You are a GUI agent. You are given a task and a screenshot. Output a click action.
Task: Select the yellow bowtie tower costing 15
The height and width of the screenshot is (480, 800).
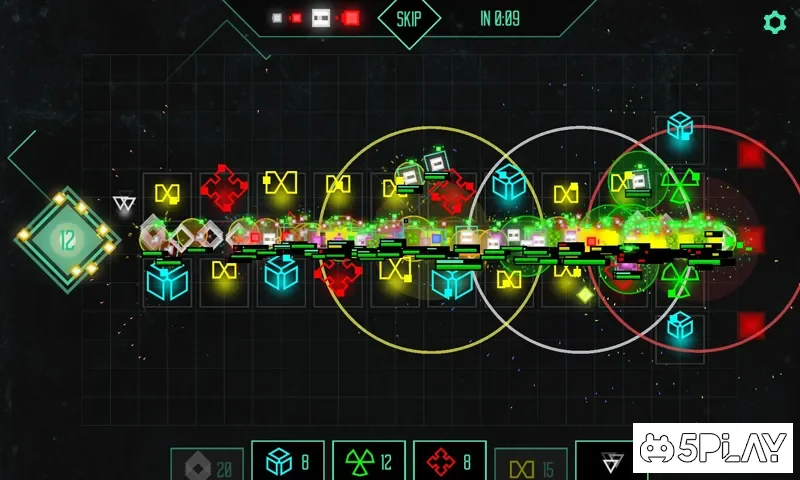coord(530,465)
